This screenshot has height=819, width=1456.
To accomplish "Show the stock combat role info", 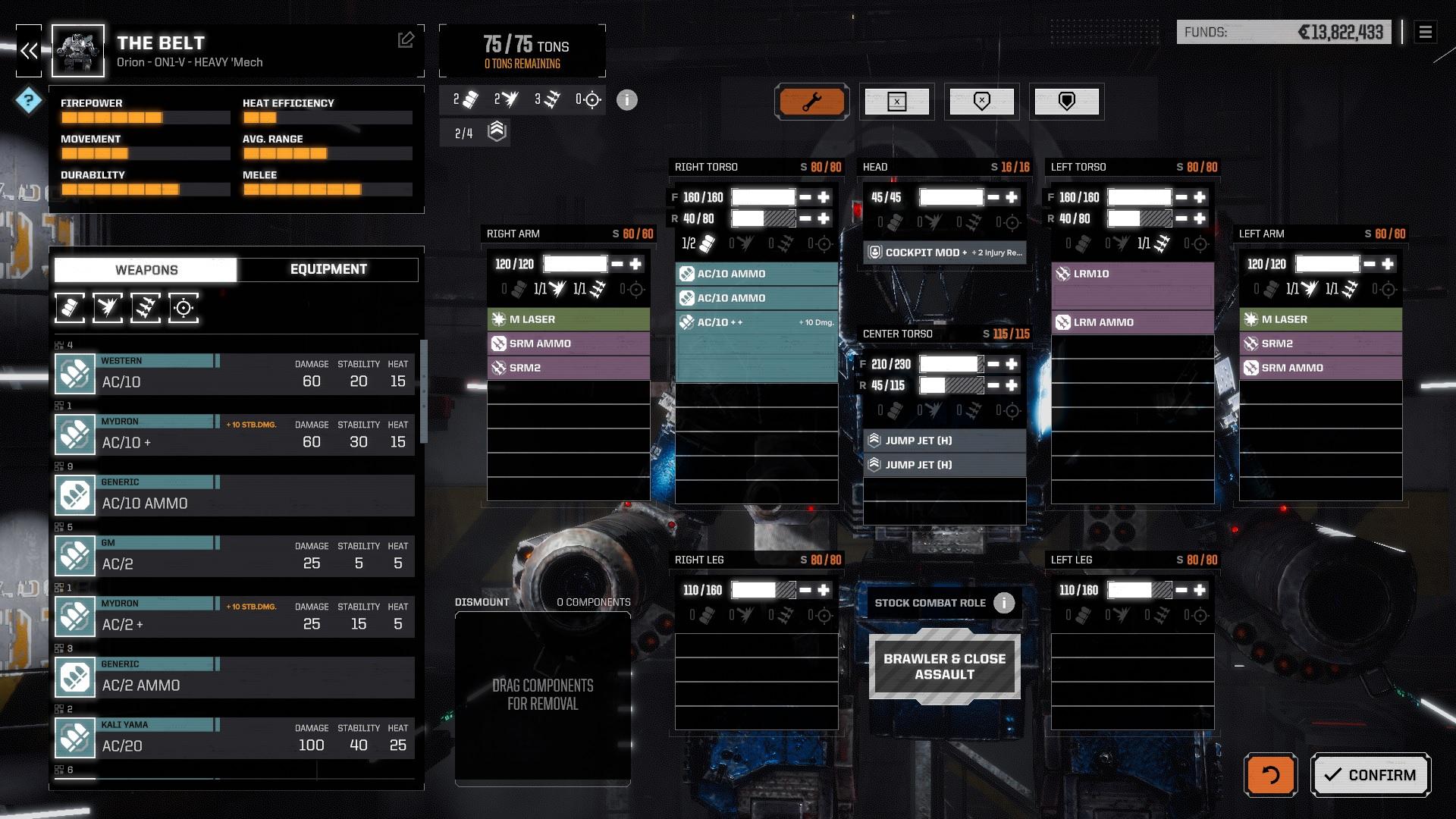I will pyautogui.click(x=1004, y=603).
